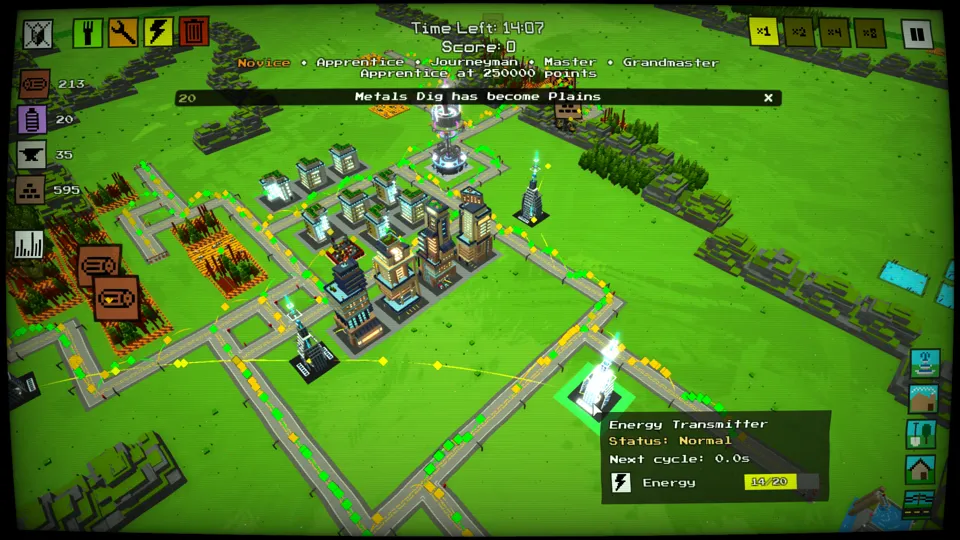Click the brick pile resource icon
The image size is (960, 540).
30,190
